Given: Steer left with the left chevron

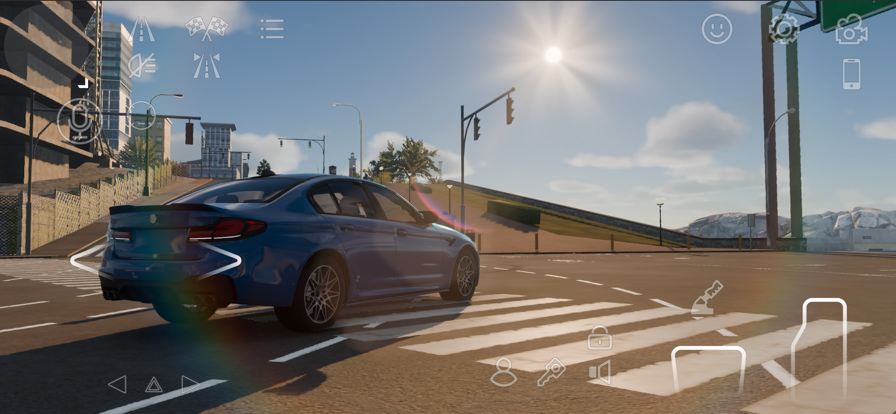Looking at the screenshot, I should coord(86,260).
